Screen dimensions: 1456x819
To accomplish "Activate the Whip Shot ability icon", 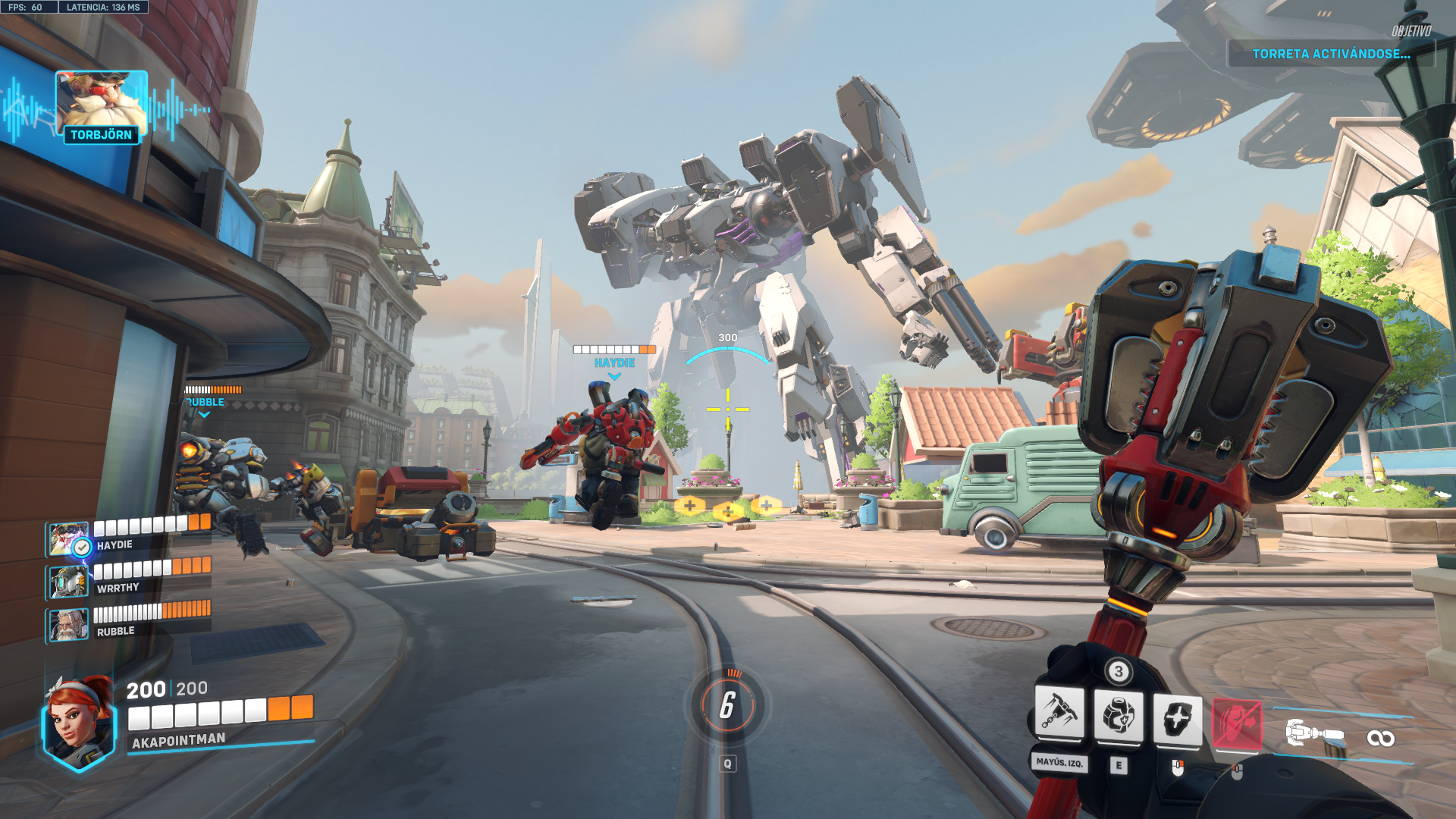I will pos(1059,713).
